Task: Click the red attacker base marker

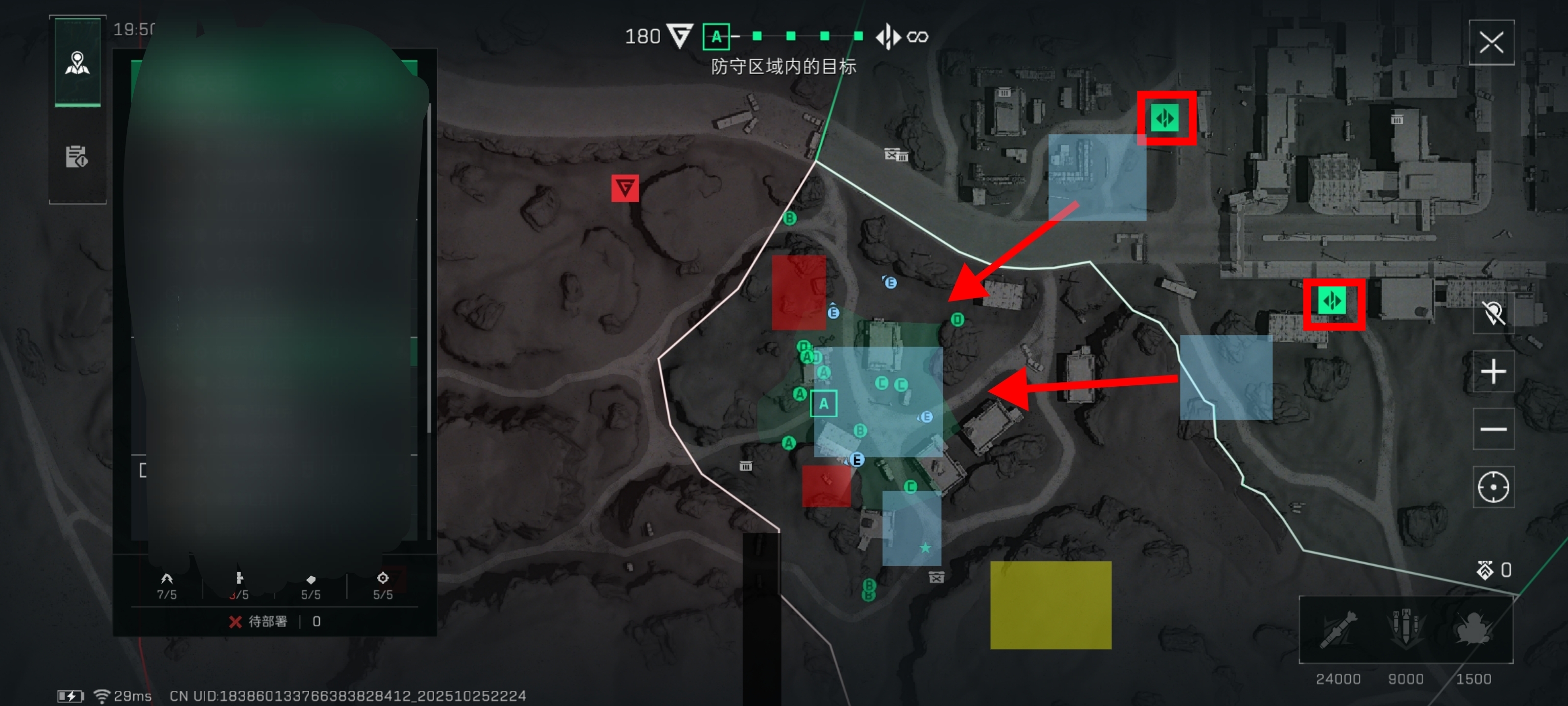Action: tap(625, 188)
